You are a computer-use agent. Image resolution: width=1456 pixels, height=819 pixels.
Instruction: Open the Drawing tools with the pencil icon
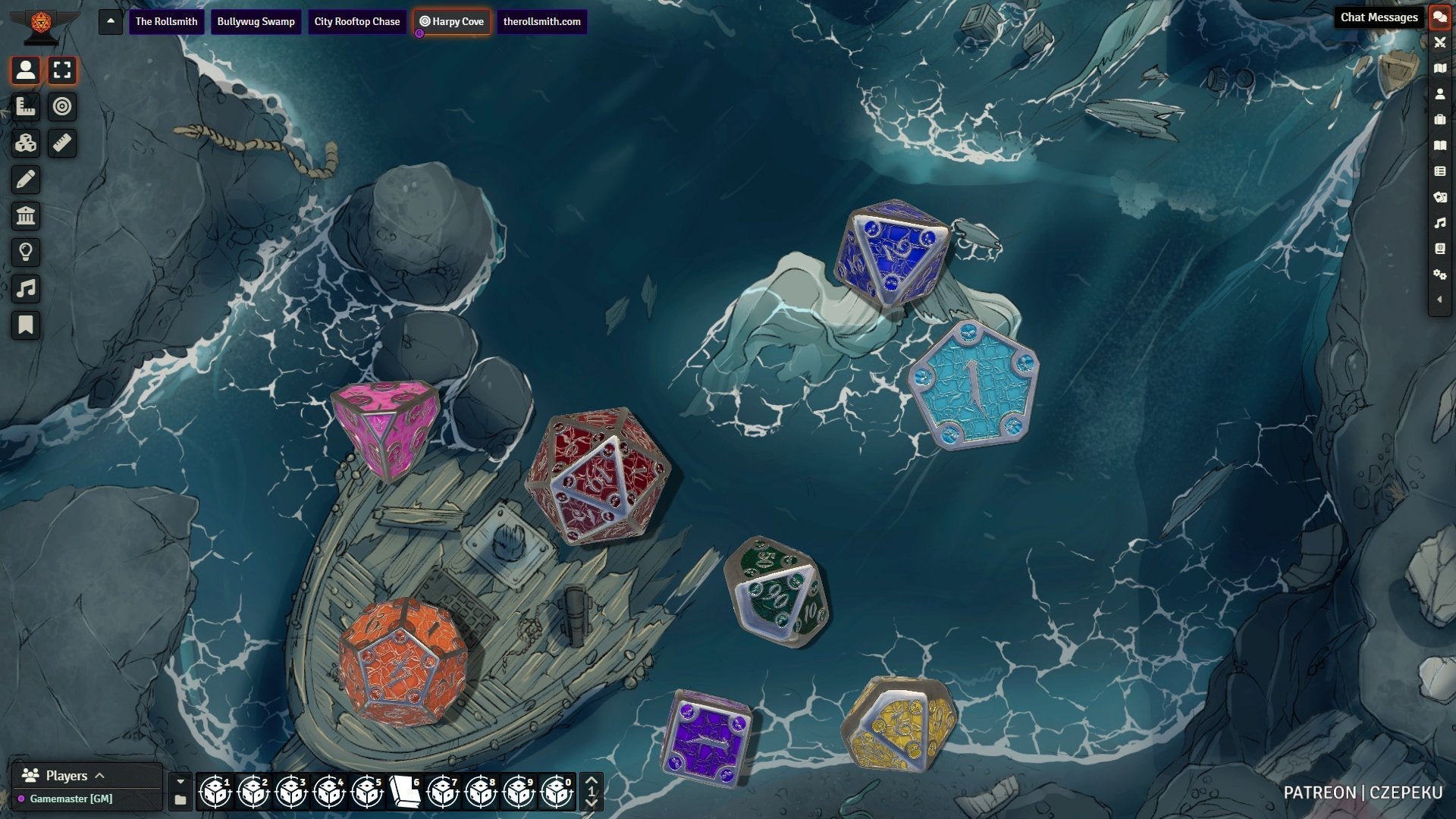[26, 180]
